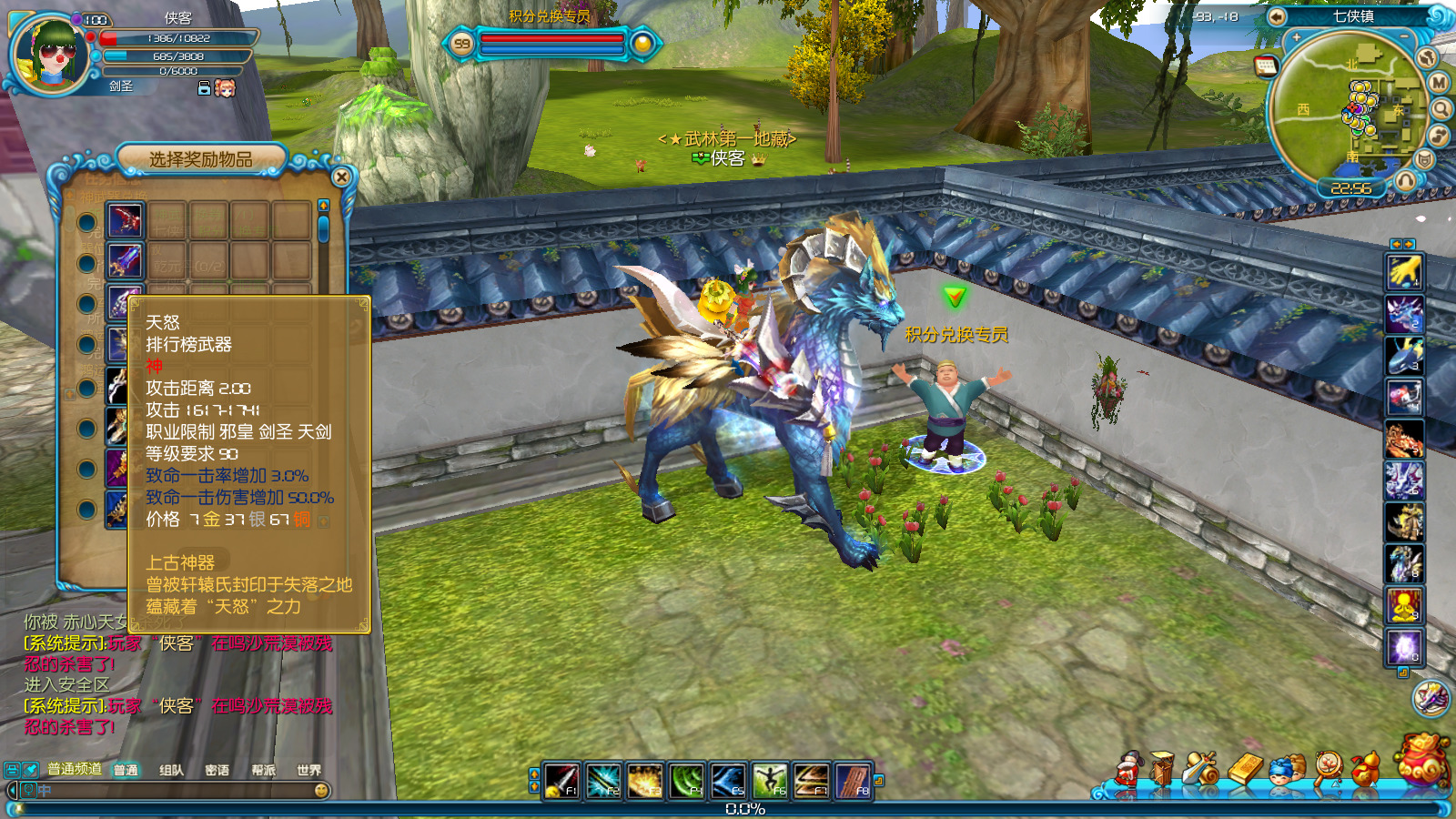This screenshot has width=1456, height=819.
Task: Zoom out the minimap with minus button
Action: (x=1404, y=36)
